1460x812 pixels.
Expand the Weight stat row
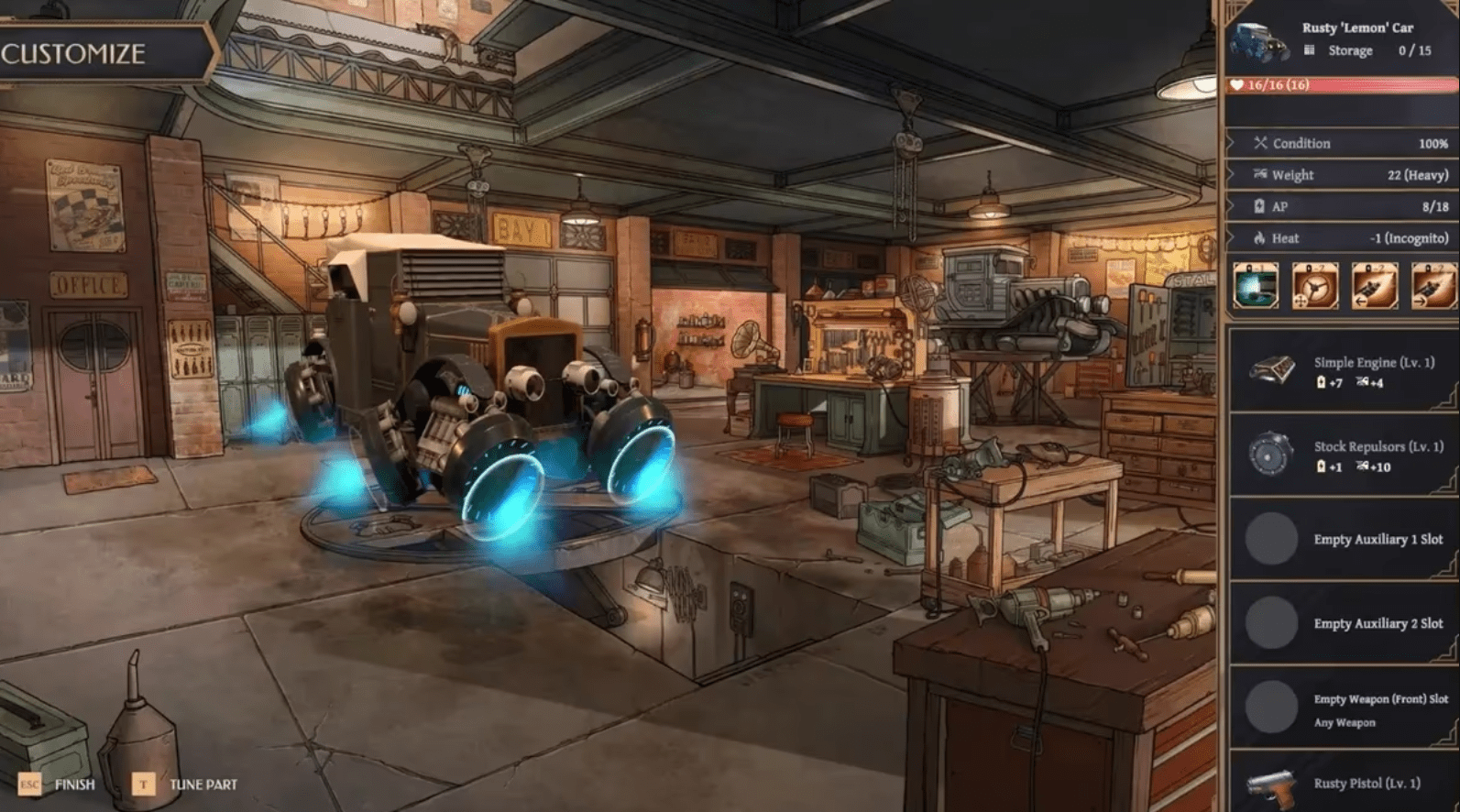point(1338,174)
